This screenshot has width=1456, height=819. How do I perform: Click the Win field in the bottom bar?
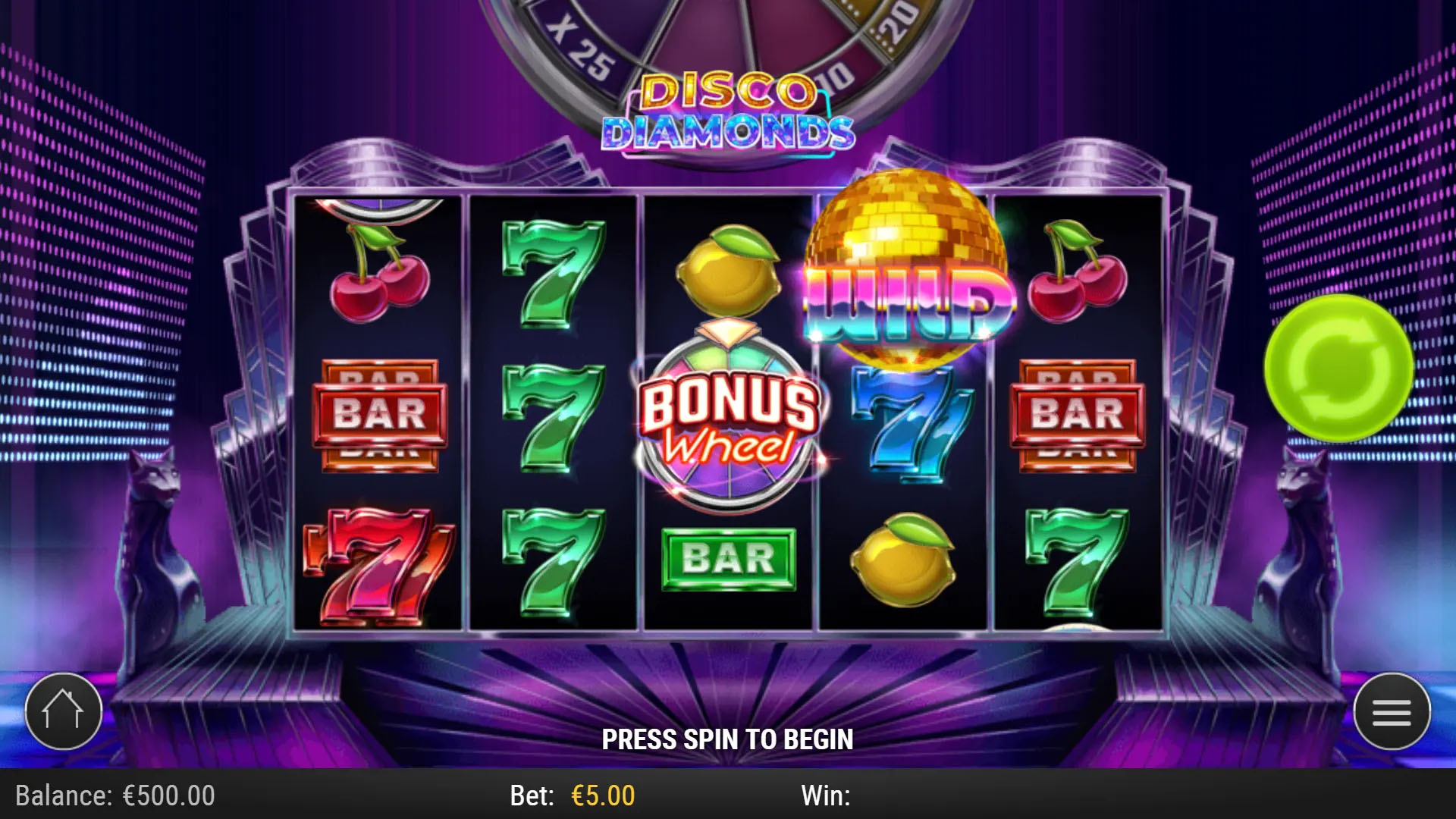(x=827, y=795)
